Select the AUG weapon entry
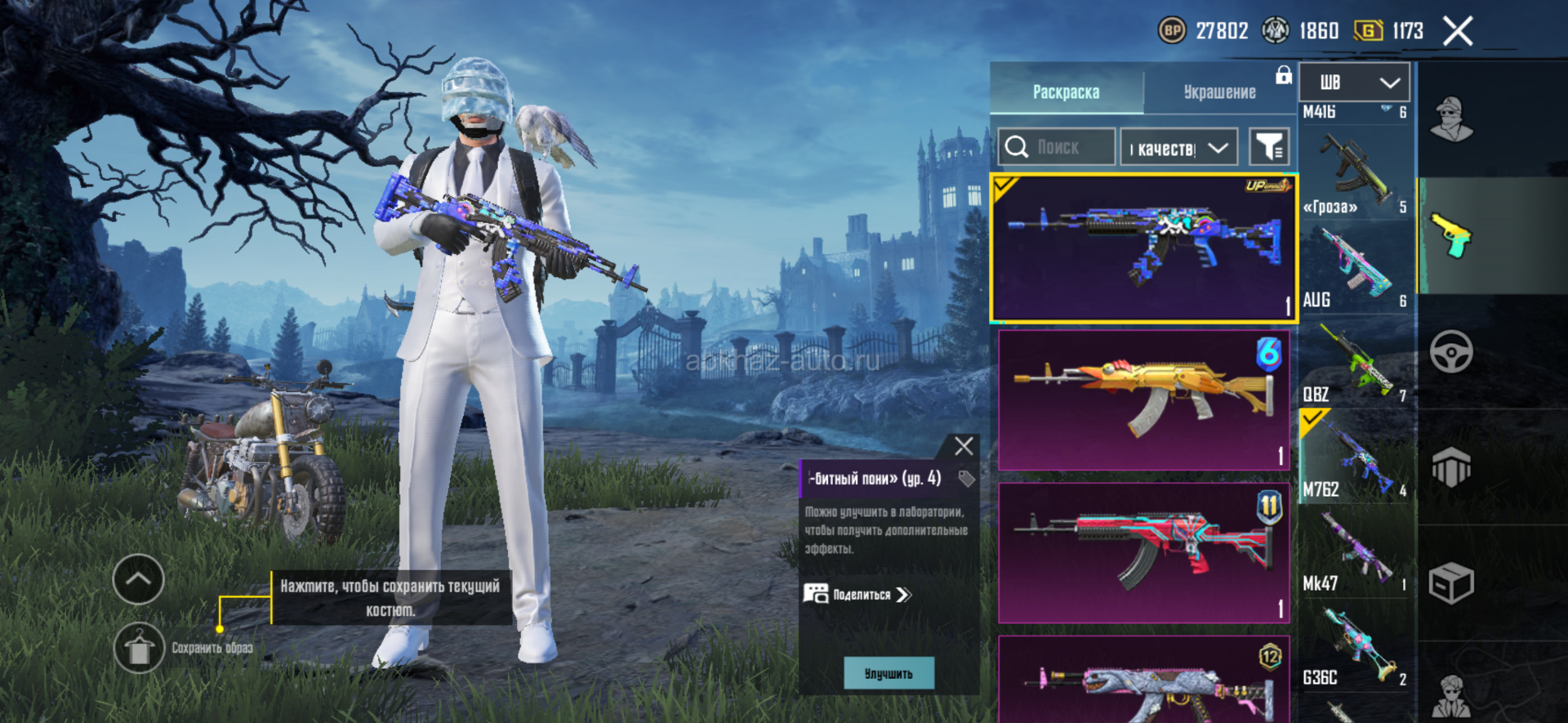 1354,266
